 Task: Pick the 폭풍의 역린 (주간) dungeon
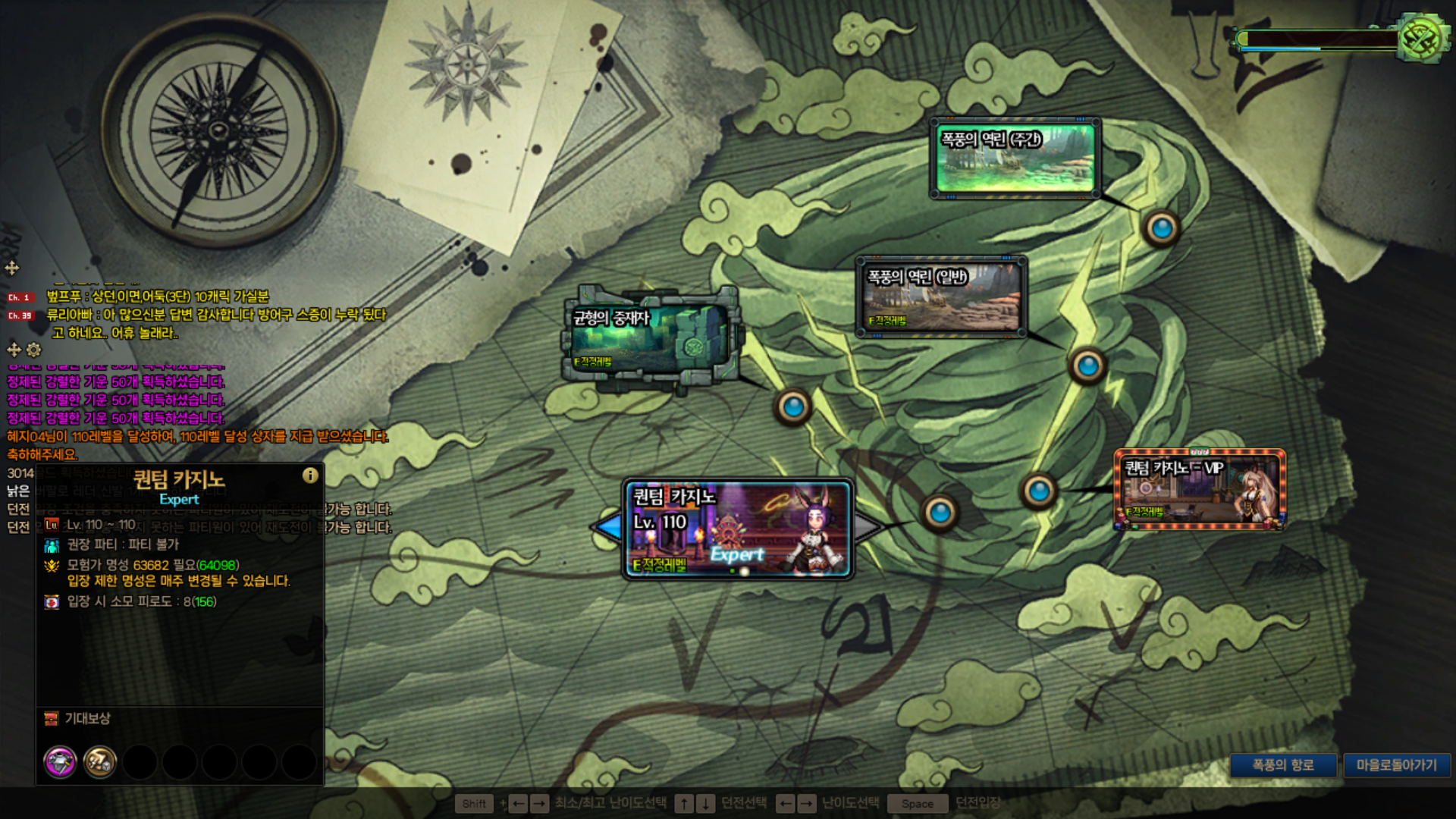coord(1015,158)
